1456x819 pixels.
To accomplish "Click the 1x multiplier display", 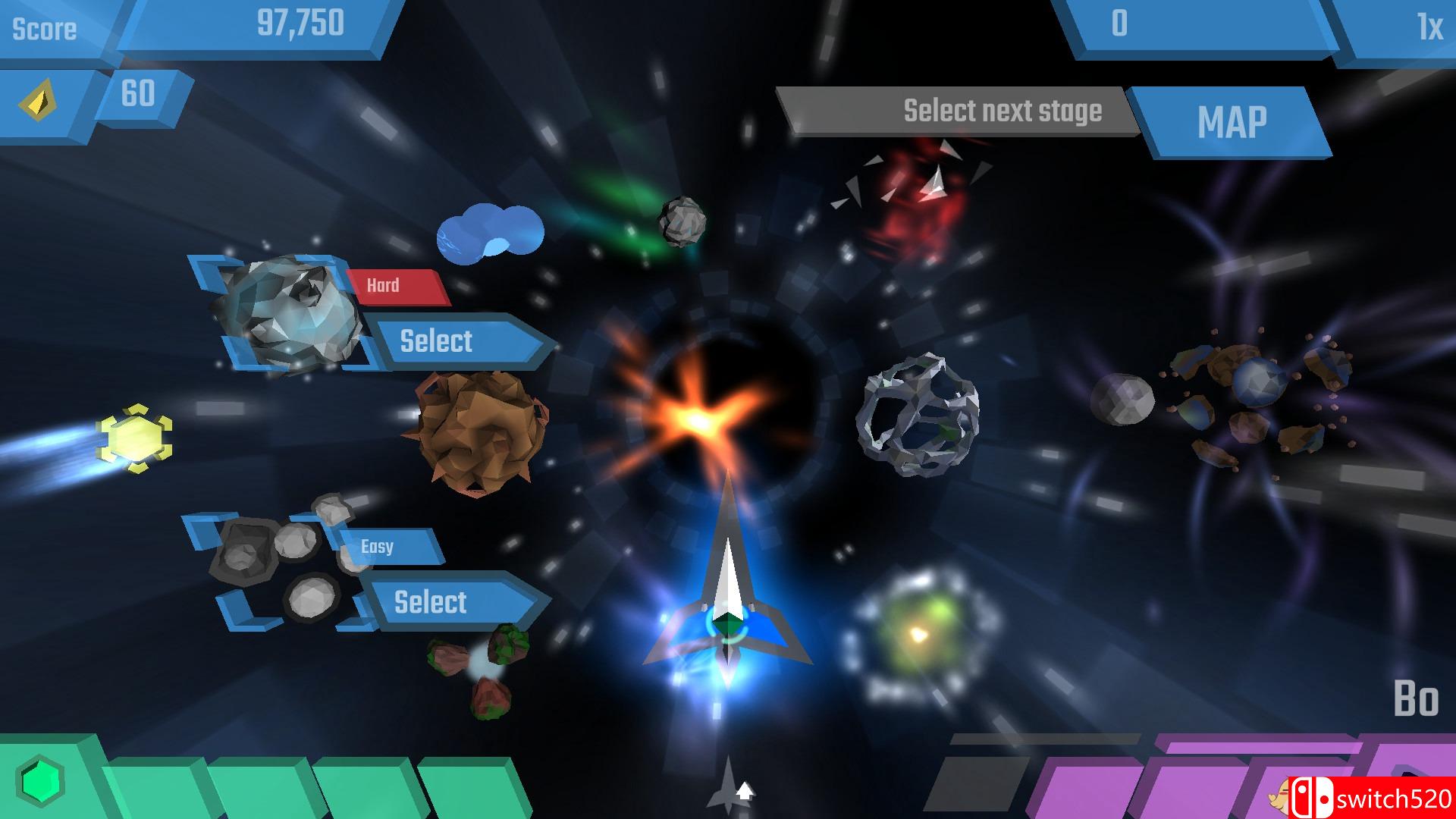I will pos(1424,23).
